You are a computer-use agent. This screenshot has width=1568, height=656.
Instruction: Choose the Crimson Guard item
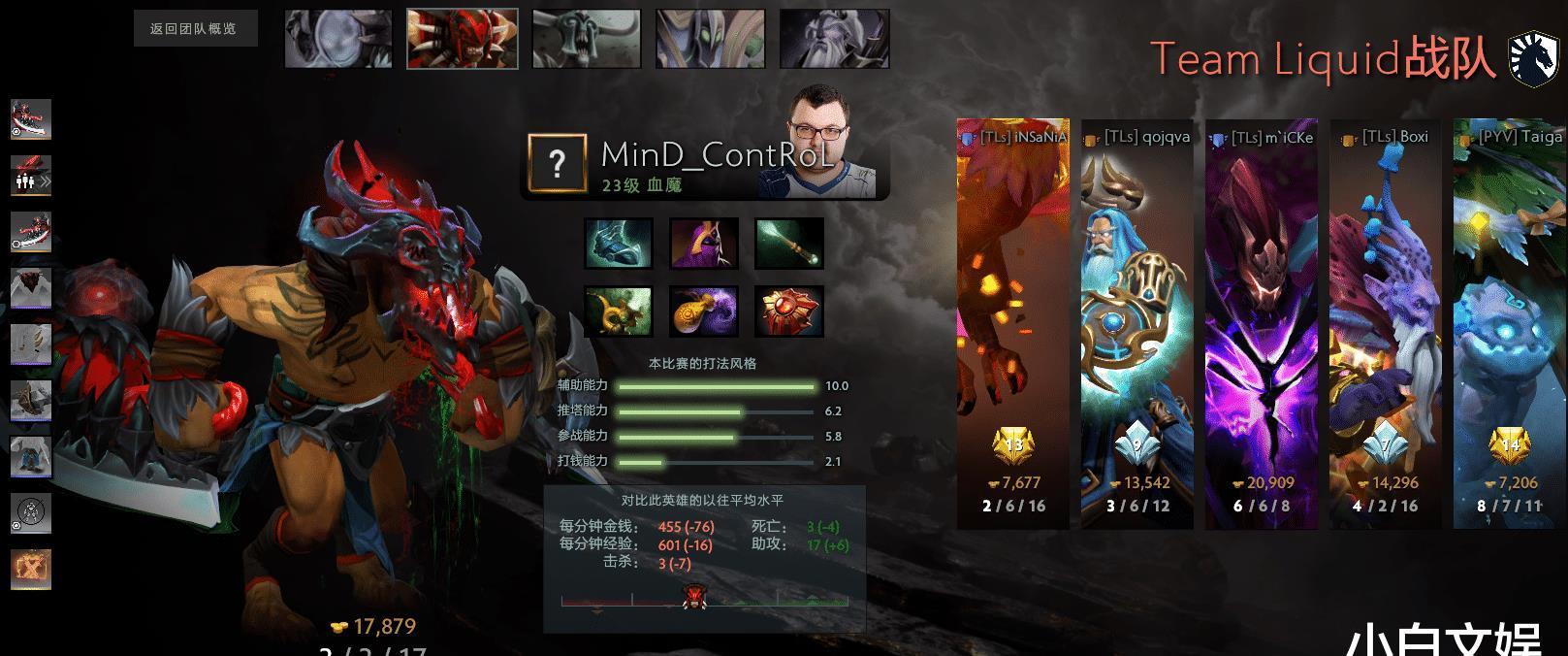(x=789, y=312)
